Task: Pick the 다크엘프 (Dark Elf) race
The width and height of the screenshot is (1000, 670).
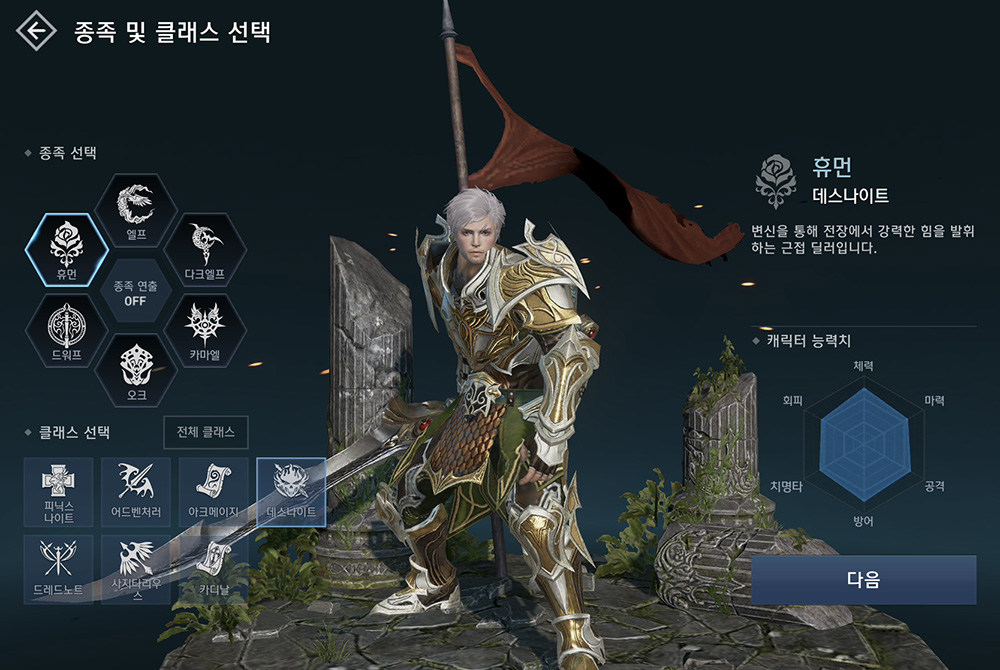Action: (x=204, y=249)
